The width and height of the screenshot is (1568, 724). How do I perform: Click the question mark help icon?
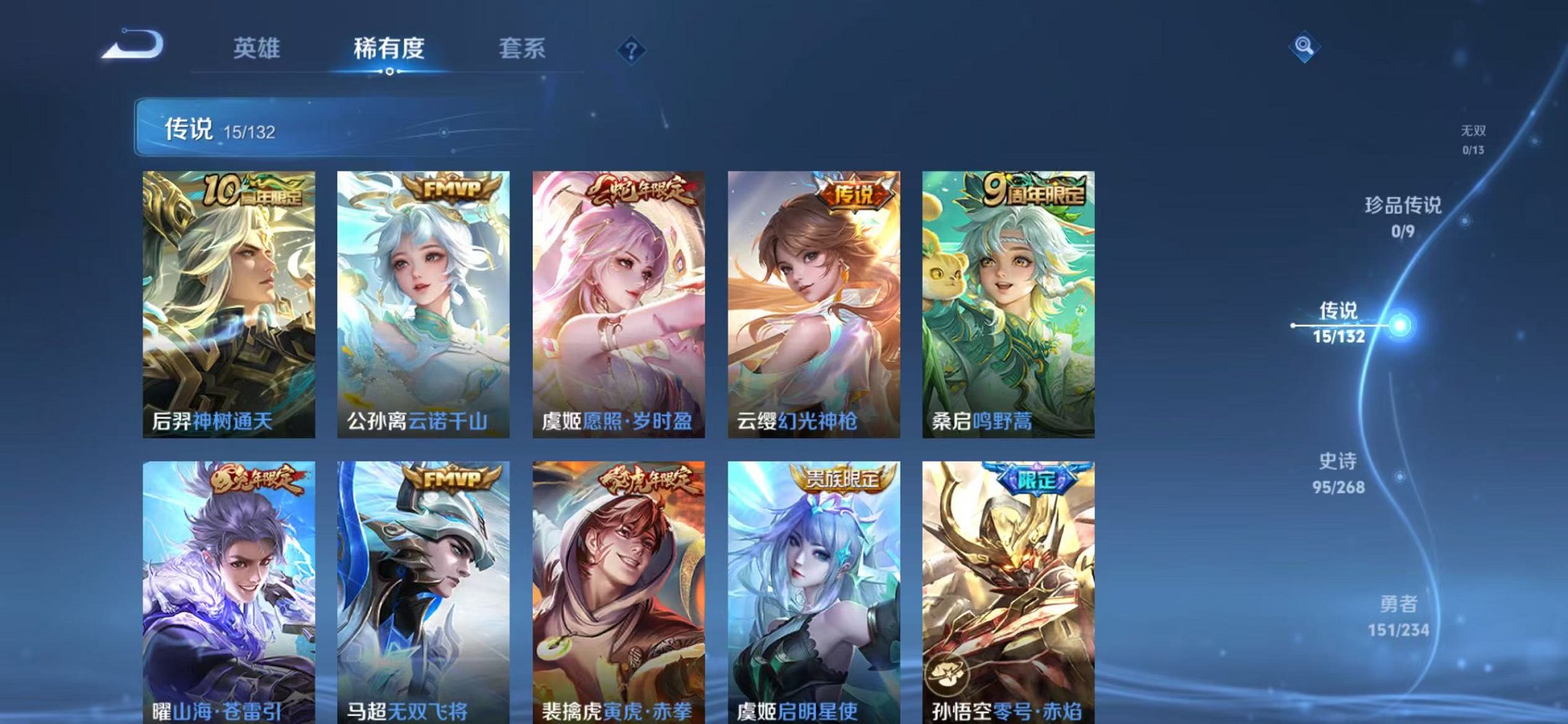click(631, 50)
